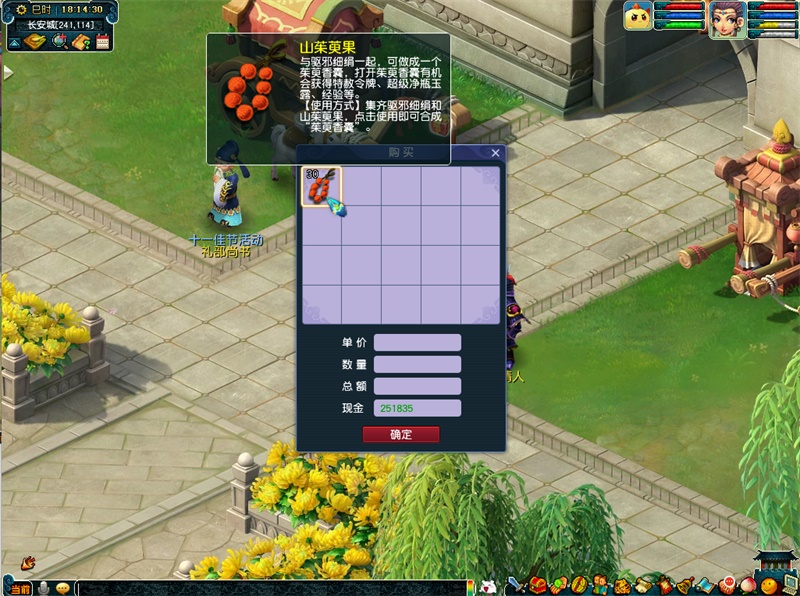Click the 数量 quantity field
This screenshot has height=596, width=800.
pos(417,365)
